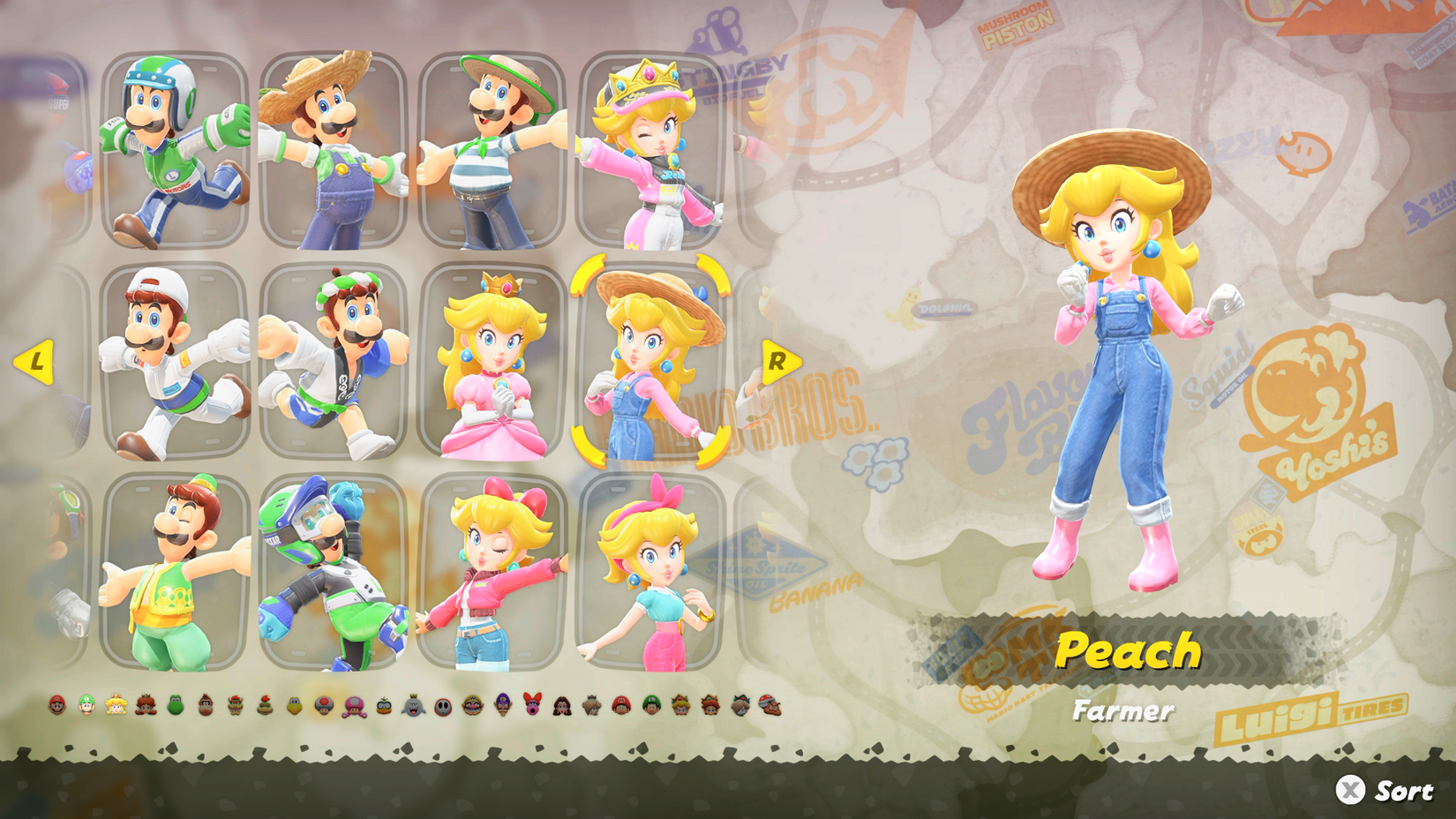Viewport: 1456px width, 819px height.
Task: Choose Toad from the character roster icons
Action: 323,706
